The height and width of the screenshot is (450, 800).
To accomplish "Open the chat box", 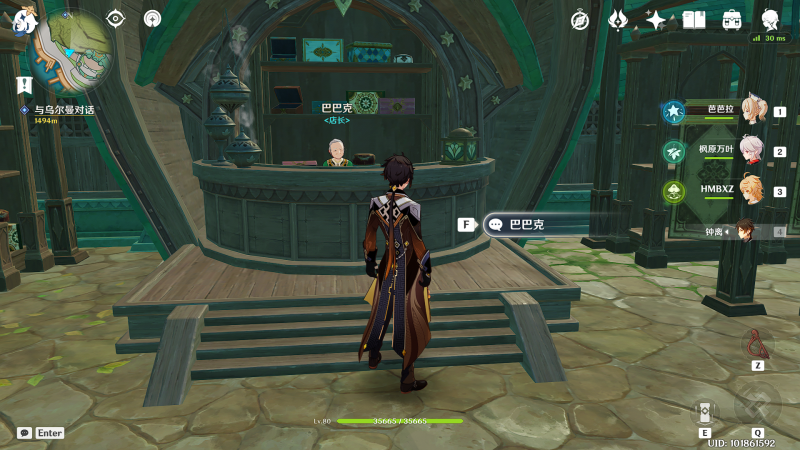I will click(24, 433).
